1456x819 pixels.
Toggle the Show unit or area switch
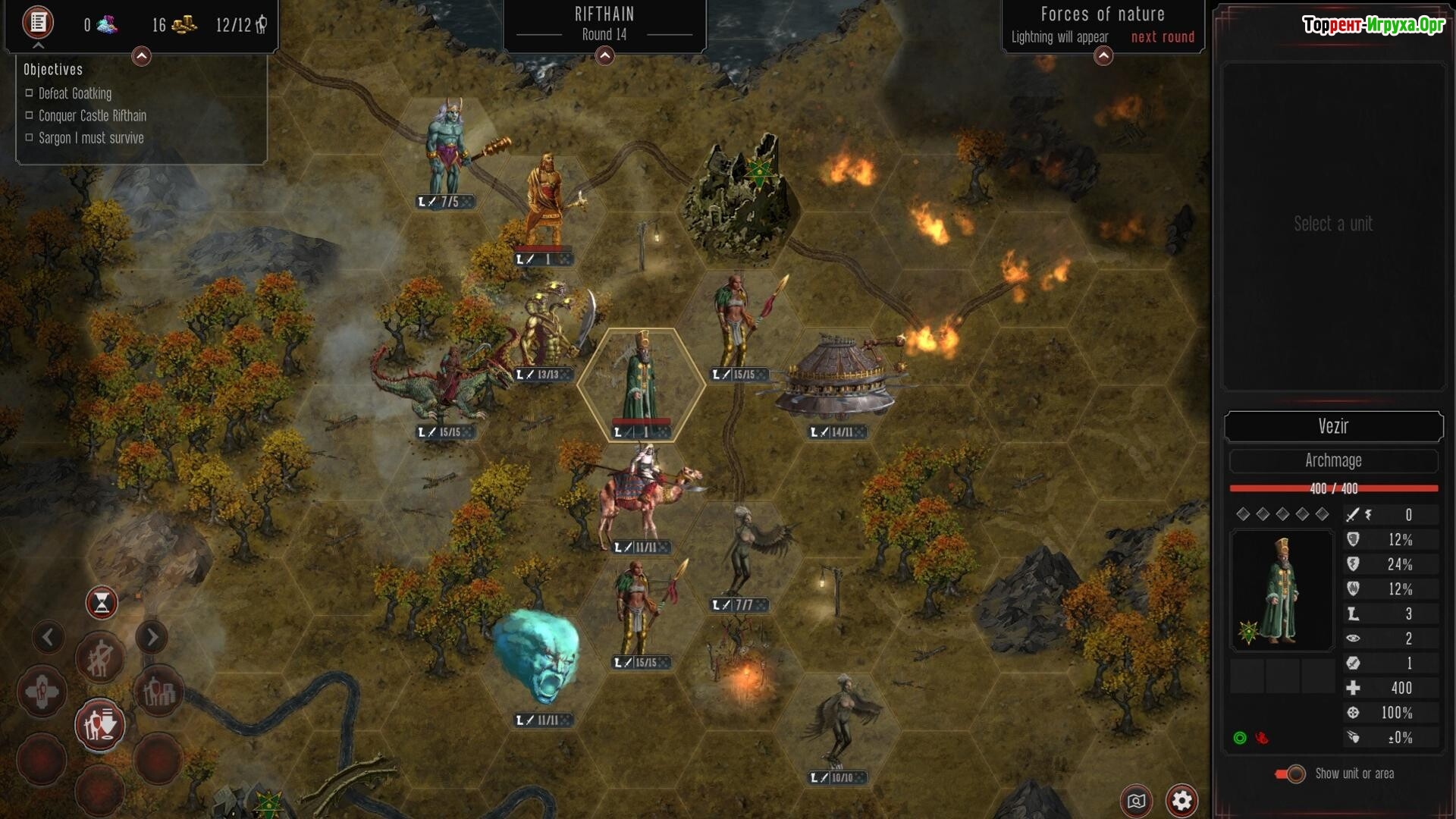pyautogui.click(x=1291, y=774)
